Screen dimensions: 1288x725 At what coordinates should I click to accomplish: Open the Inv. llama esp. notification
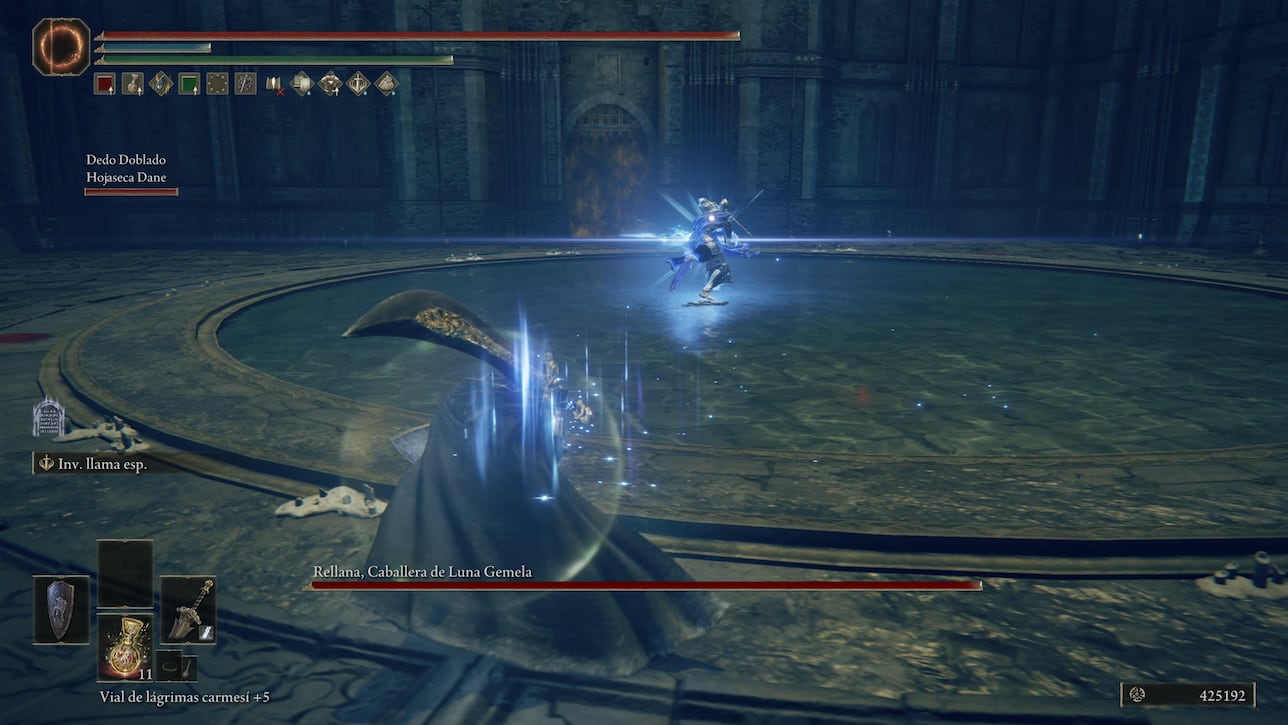100,462
